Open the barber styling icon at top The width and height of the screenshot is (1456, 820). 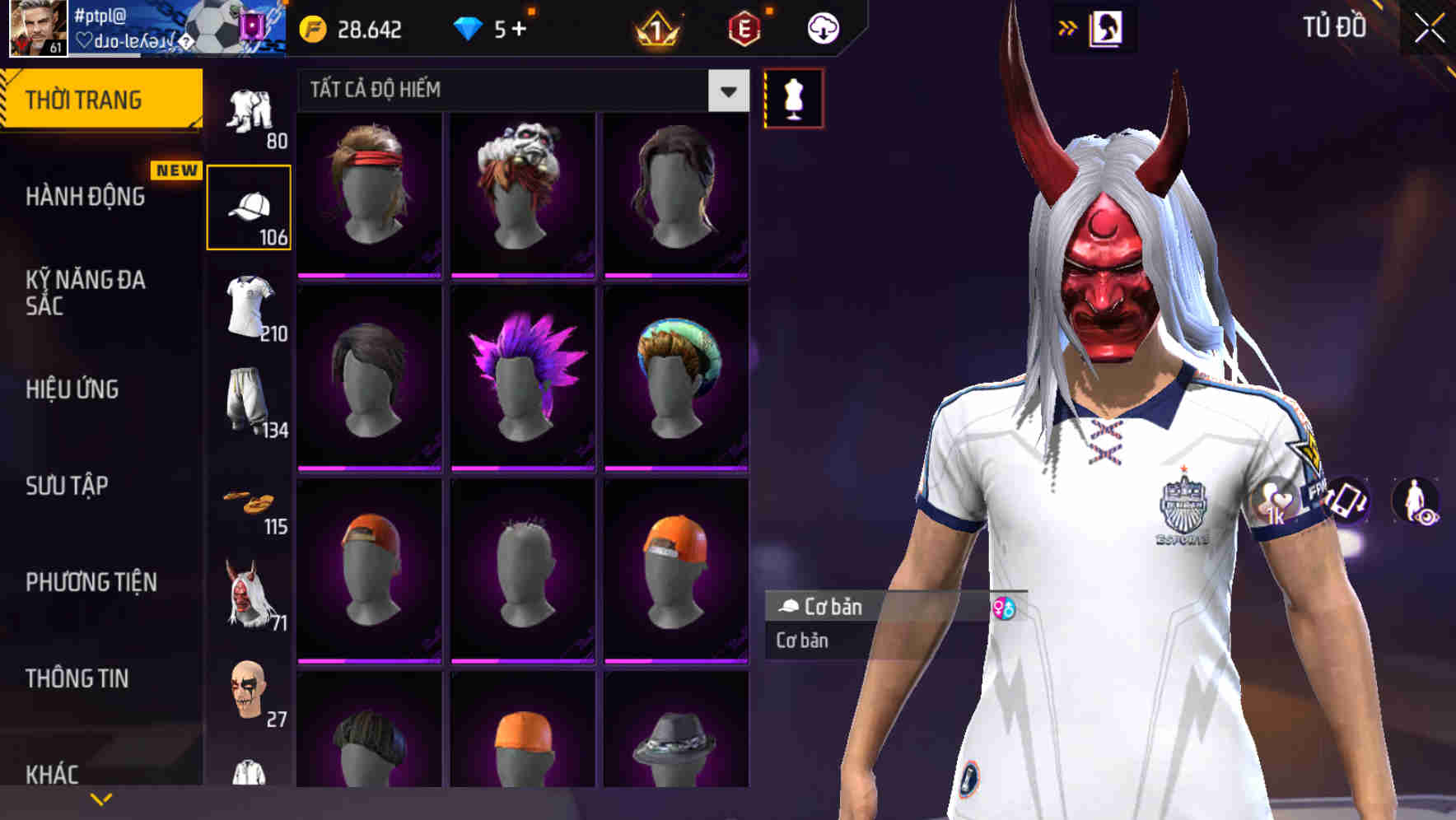(x=1108, y=27)
